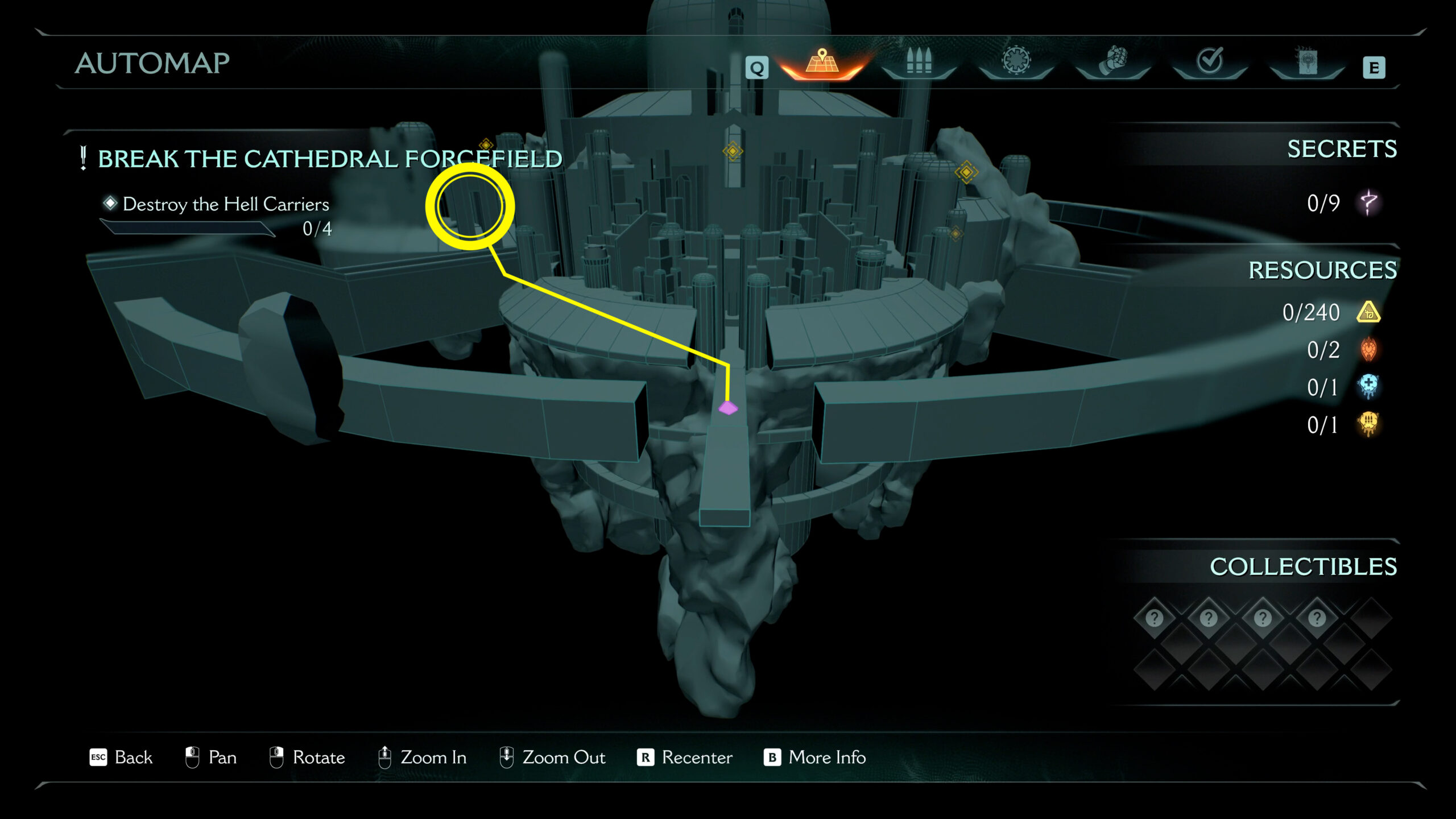Show More Info for the map

coord(814,758)
